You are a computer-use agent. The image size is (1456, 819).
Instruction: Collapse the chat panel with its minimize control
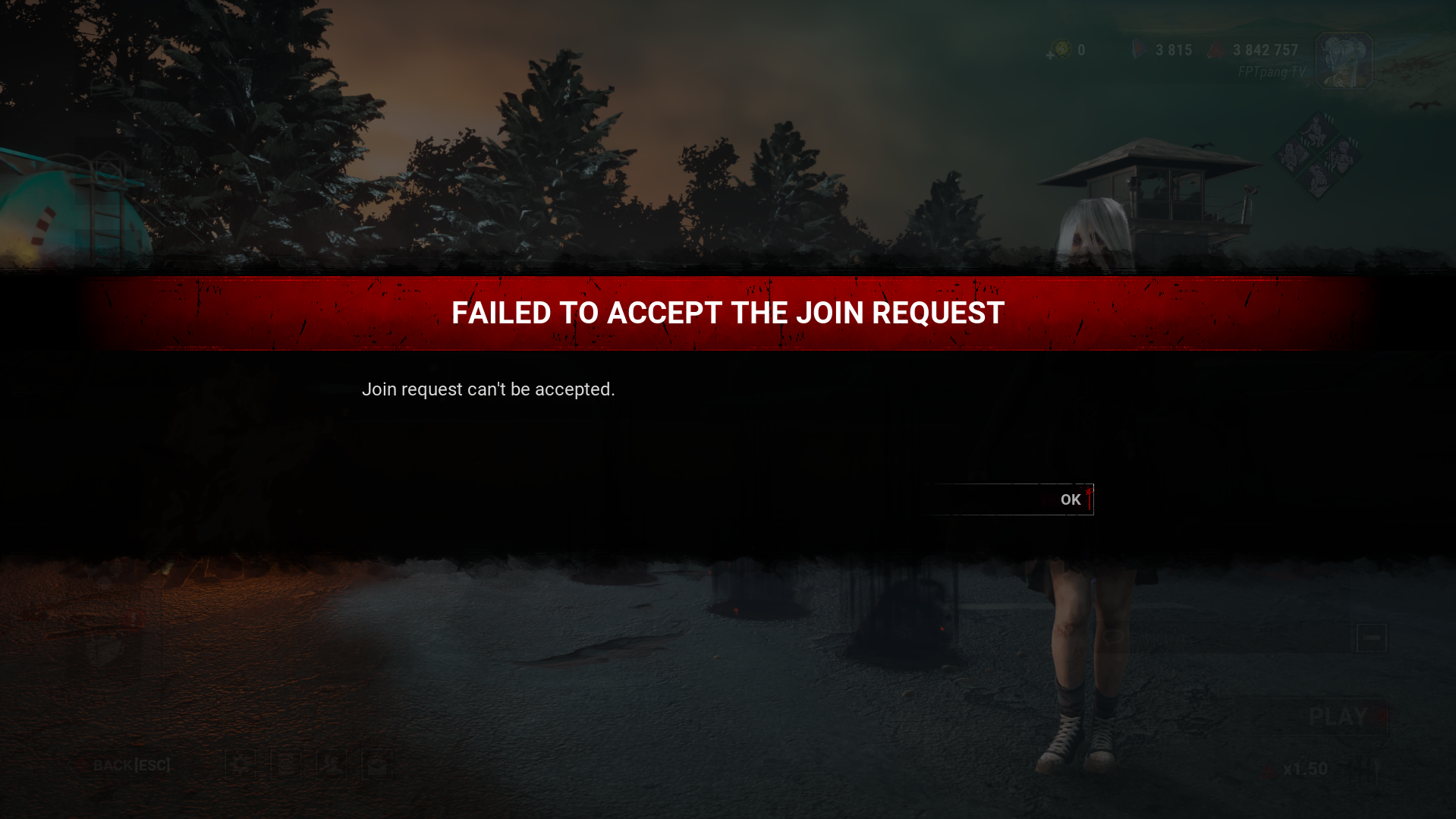click(1371, 638)
